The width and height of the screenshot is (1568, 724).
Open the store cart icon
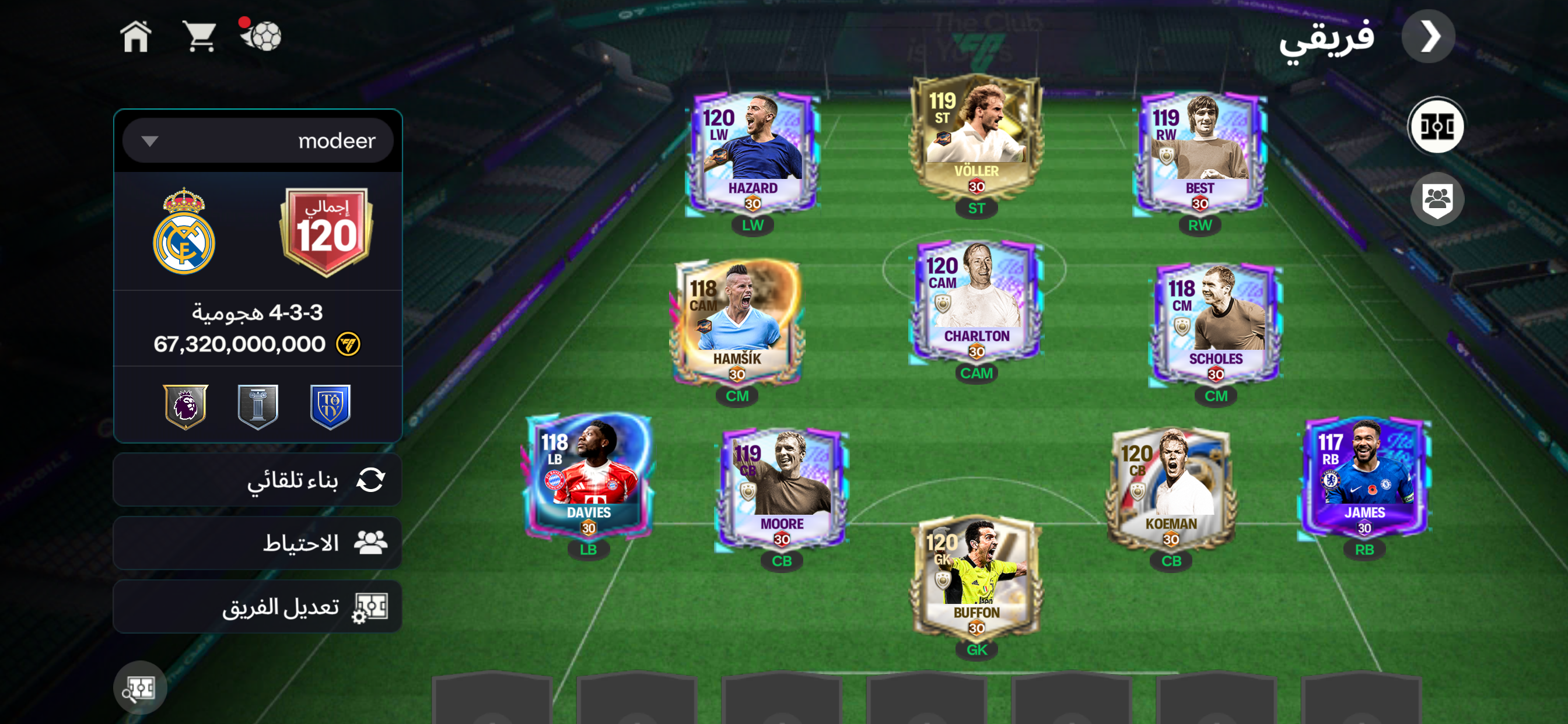pos(199,37)
